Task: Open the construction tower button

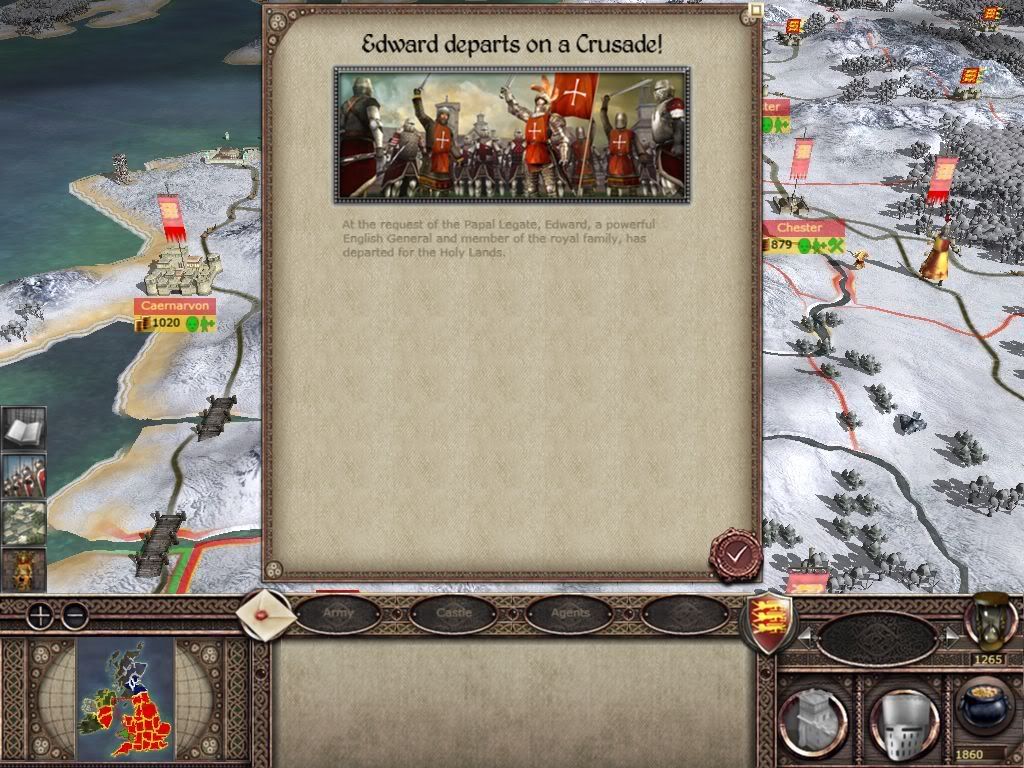Action: point(813,717)
